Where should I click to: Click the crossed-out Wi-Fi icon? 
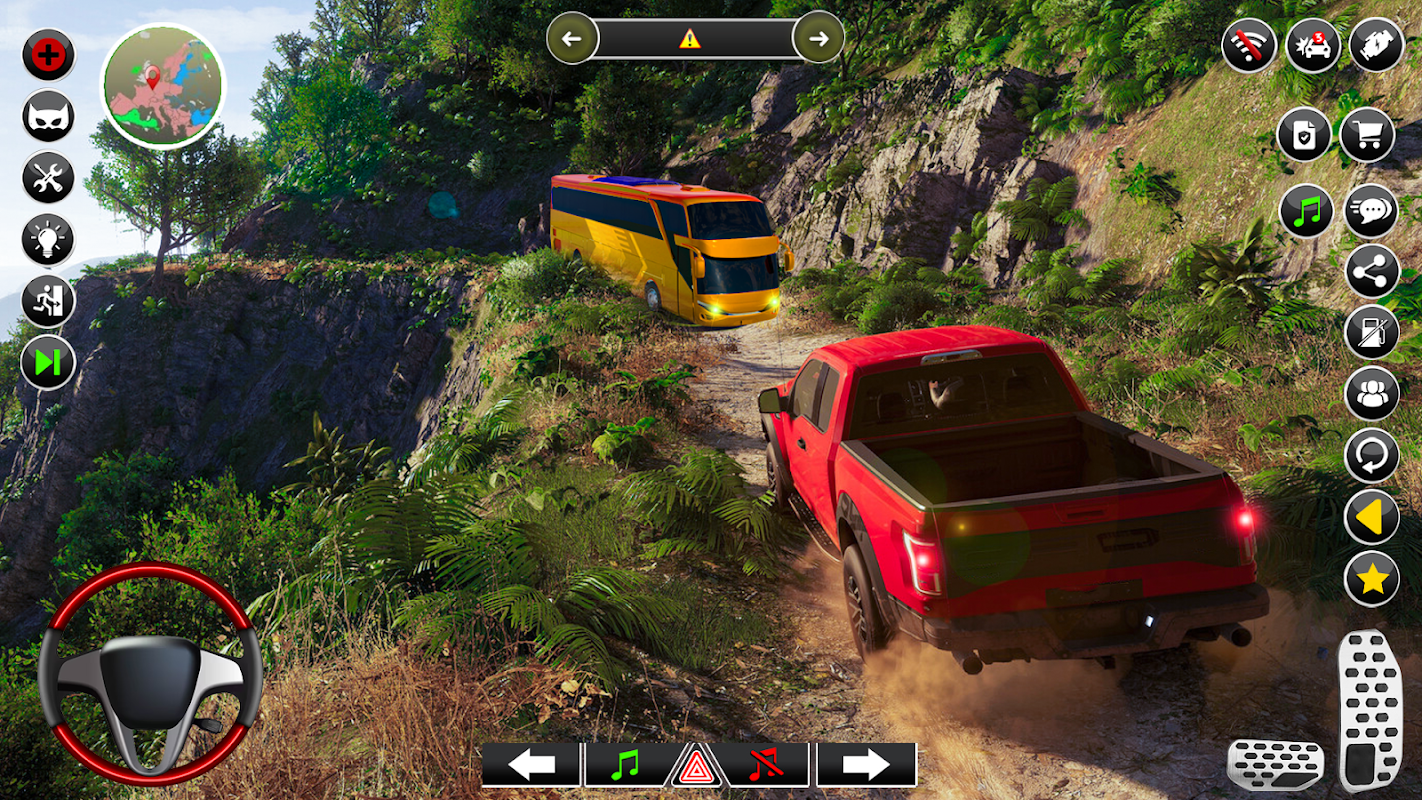[x=1249, y=45]
